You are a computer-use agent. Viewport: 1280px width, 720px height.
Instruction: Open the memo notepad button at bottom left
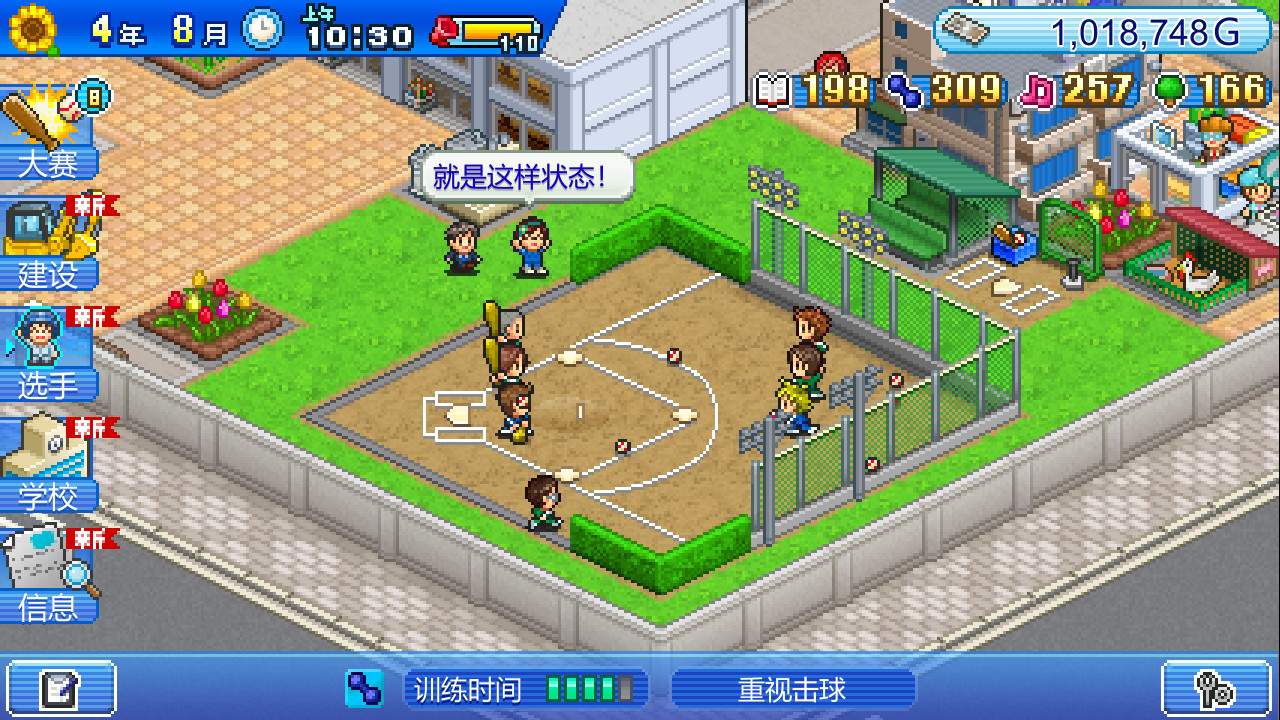(62, 689)
